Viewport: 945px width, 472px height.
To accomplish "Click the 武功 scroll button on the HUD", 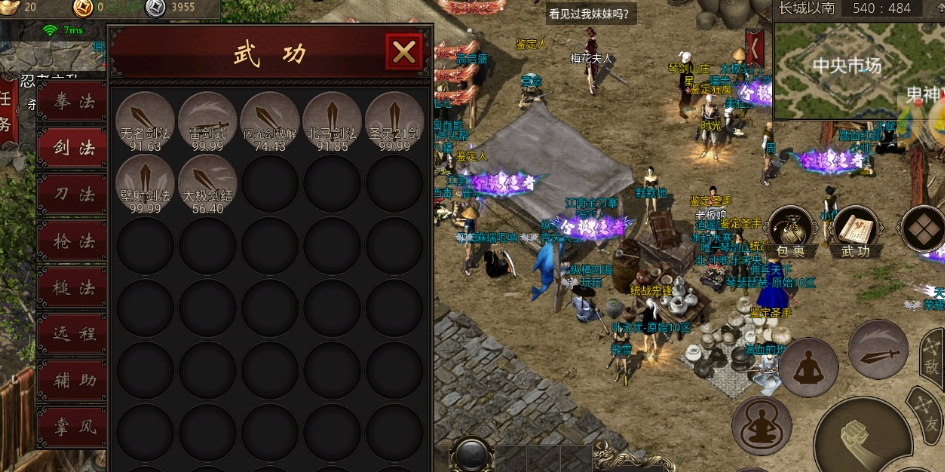I will (x=855, y=232).
